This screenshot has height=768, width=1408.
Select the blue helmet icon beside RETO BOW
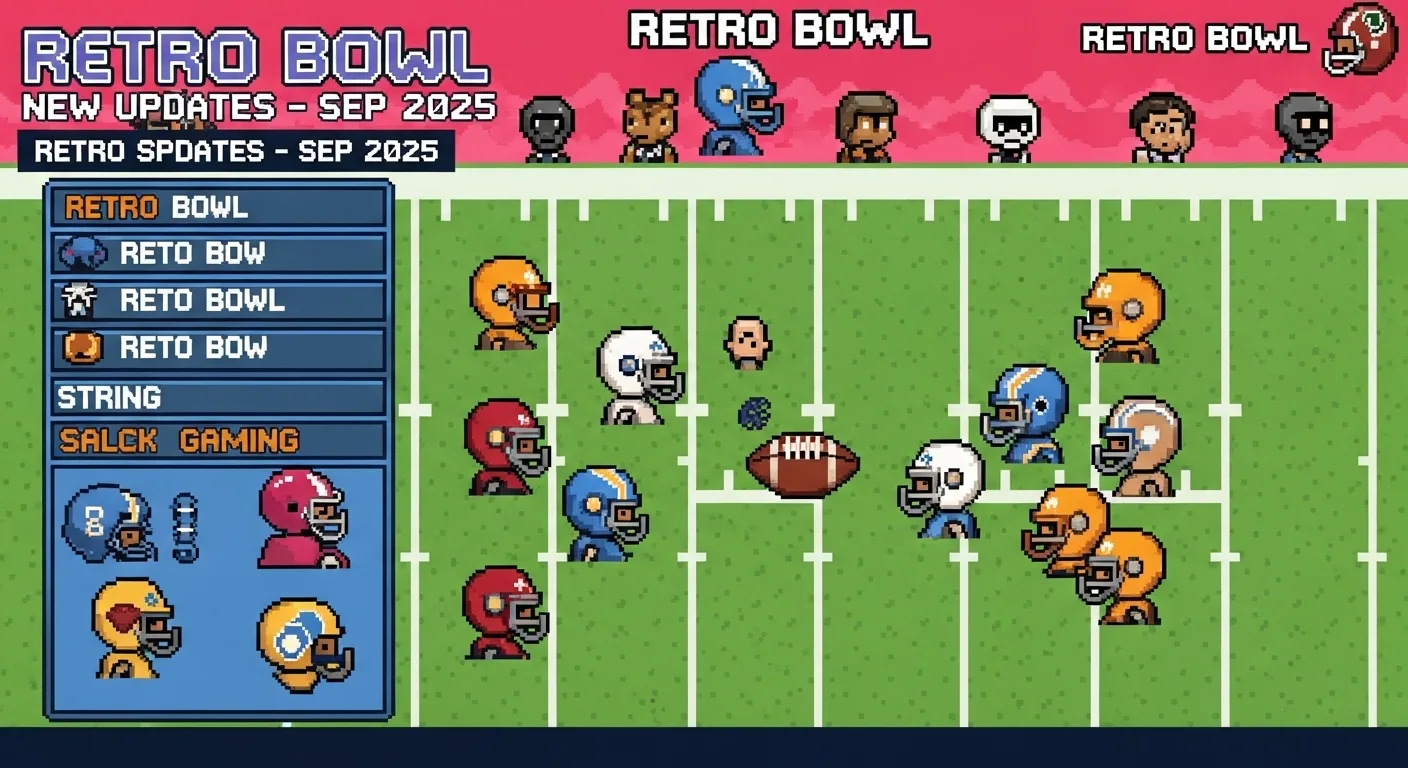(x=85, y=254)
